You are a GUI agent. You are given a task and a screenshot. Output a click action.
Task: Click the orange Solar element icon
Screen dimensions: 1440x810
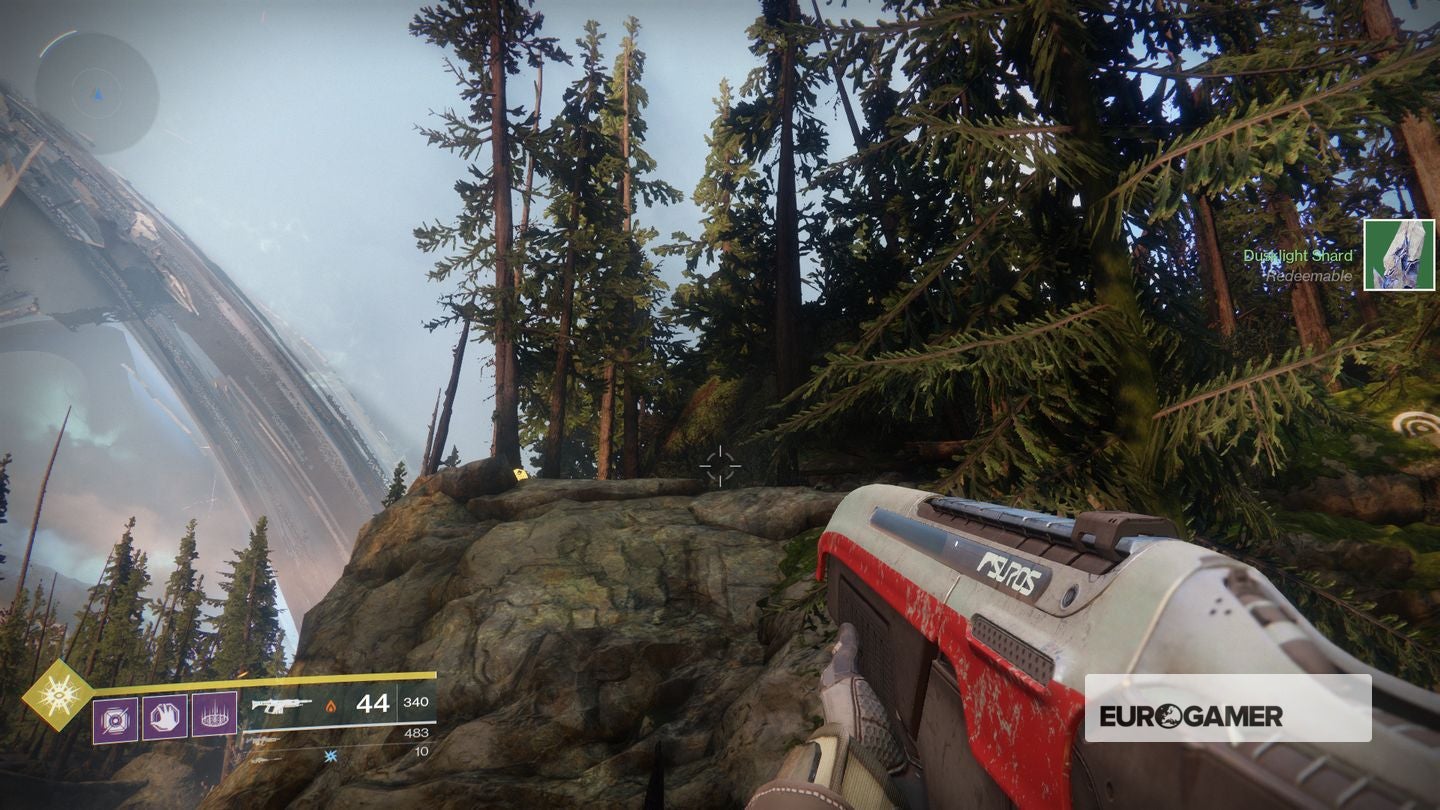pyautogui.click(x=329, y=707)
